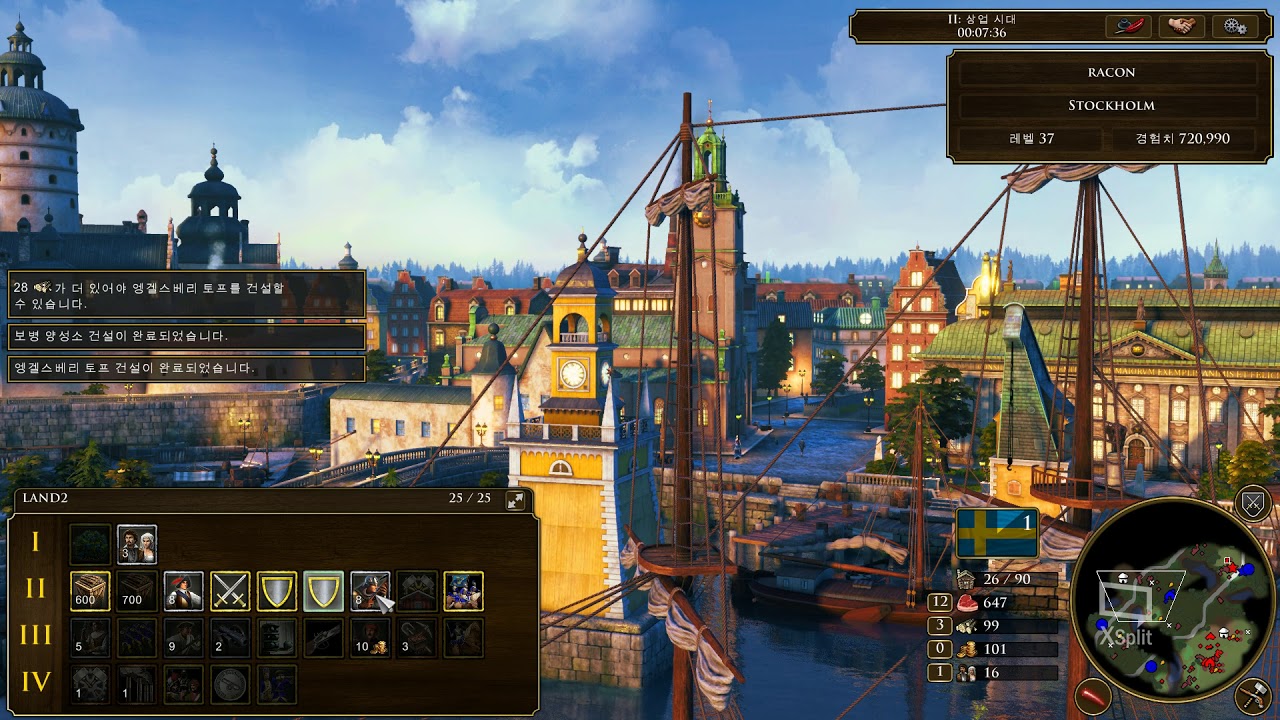This screenshot has height=720, width=1280.
Task: Ship the 8 helmeted soldiers card
Action: [x=370, y=591]
